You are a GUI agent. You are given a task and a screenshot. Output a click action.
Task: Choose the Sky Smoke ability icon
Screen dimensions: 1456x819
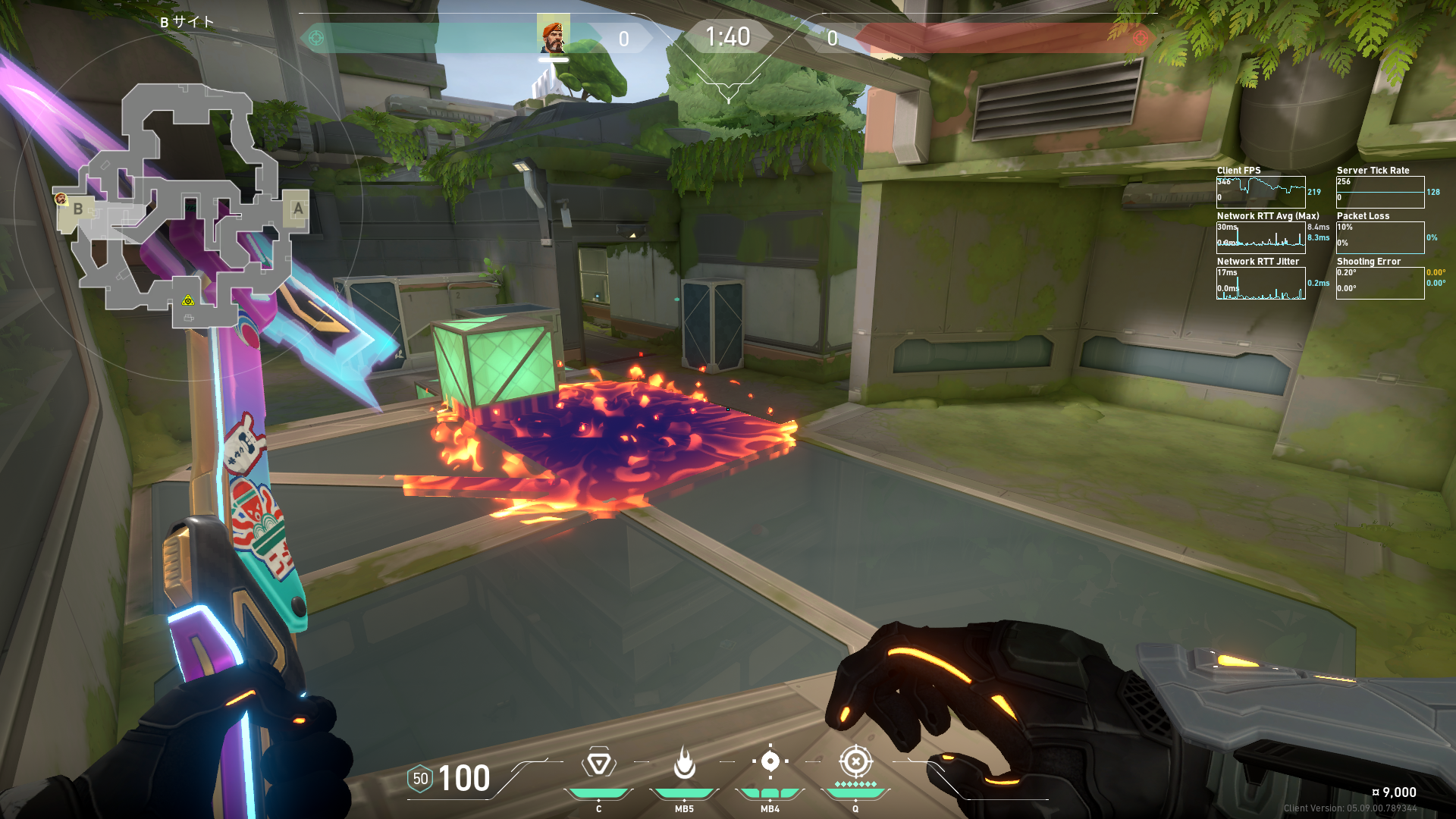point(770,761)
